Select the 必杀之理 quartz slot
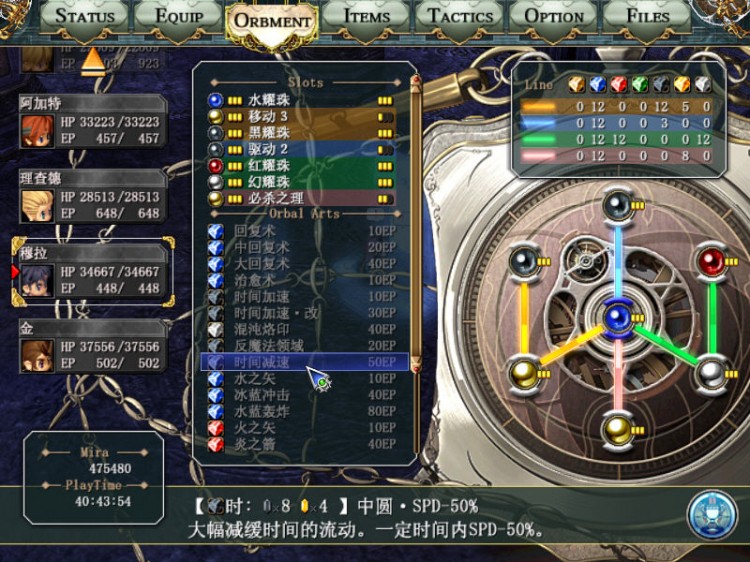Viewport: 750px width, 562px height. [300, 198]
